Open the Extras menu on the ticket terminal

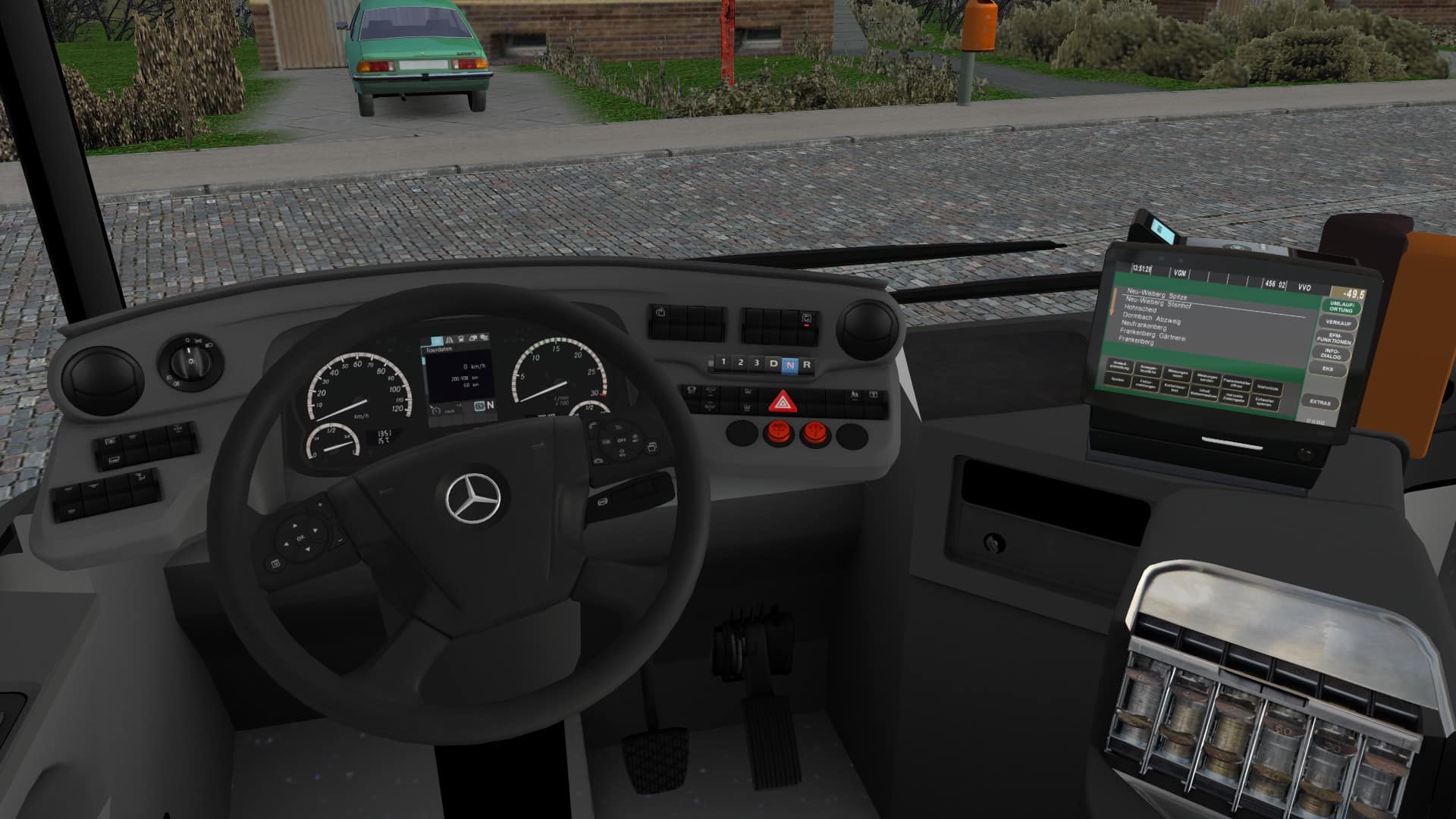1319,403
